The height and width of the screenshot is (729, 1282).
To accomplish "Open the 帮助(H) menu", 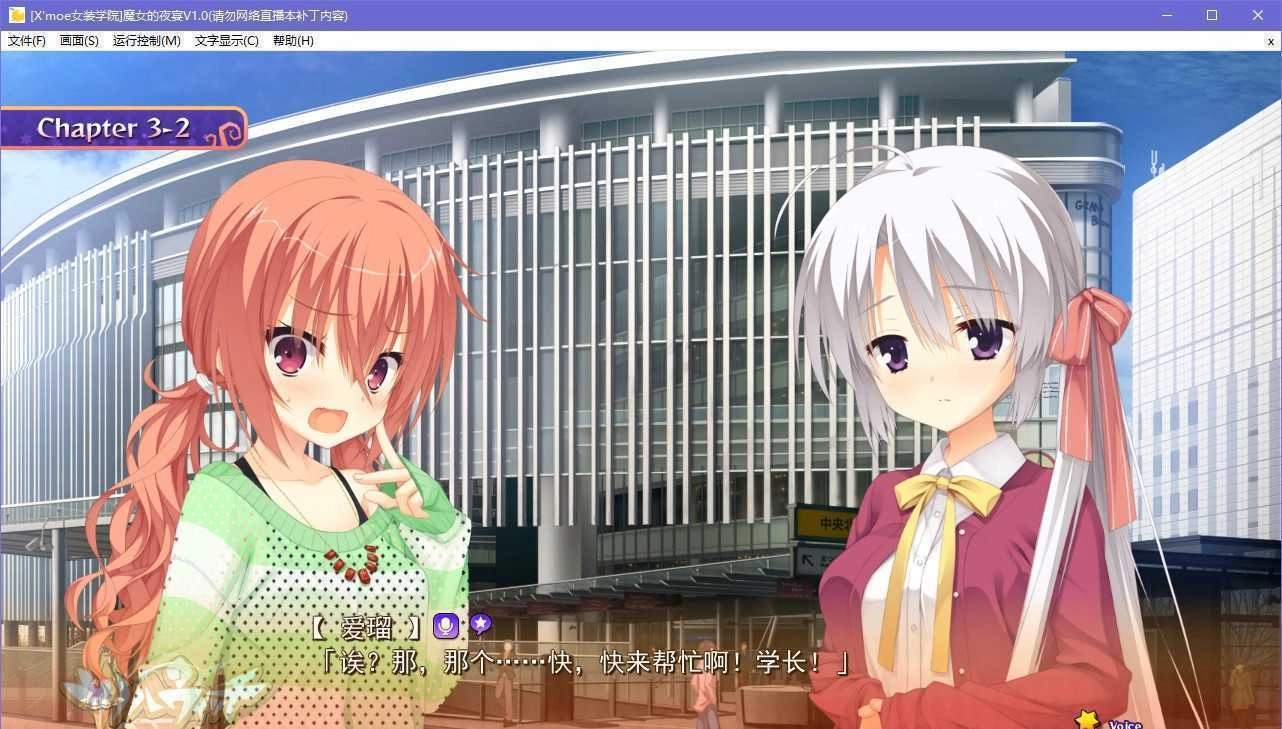I will [x=291, y=41].
